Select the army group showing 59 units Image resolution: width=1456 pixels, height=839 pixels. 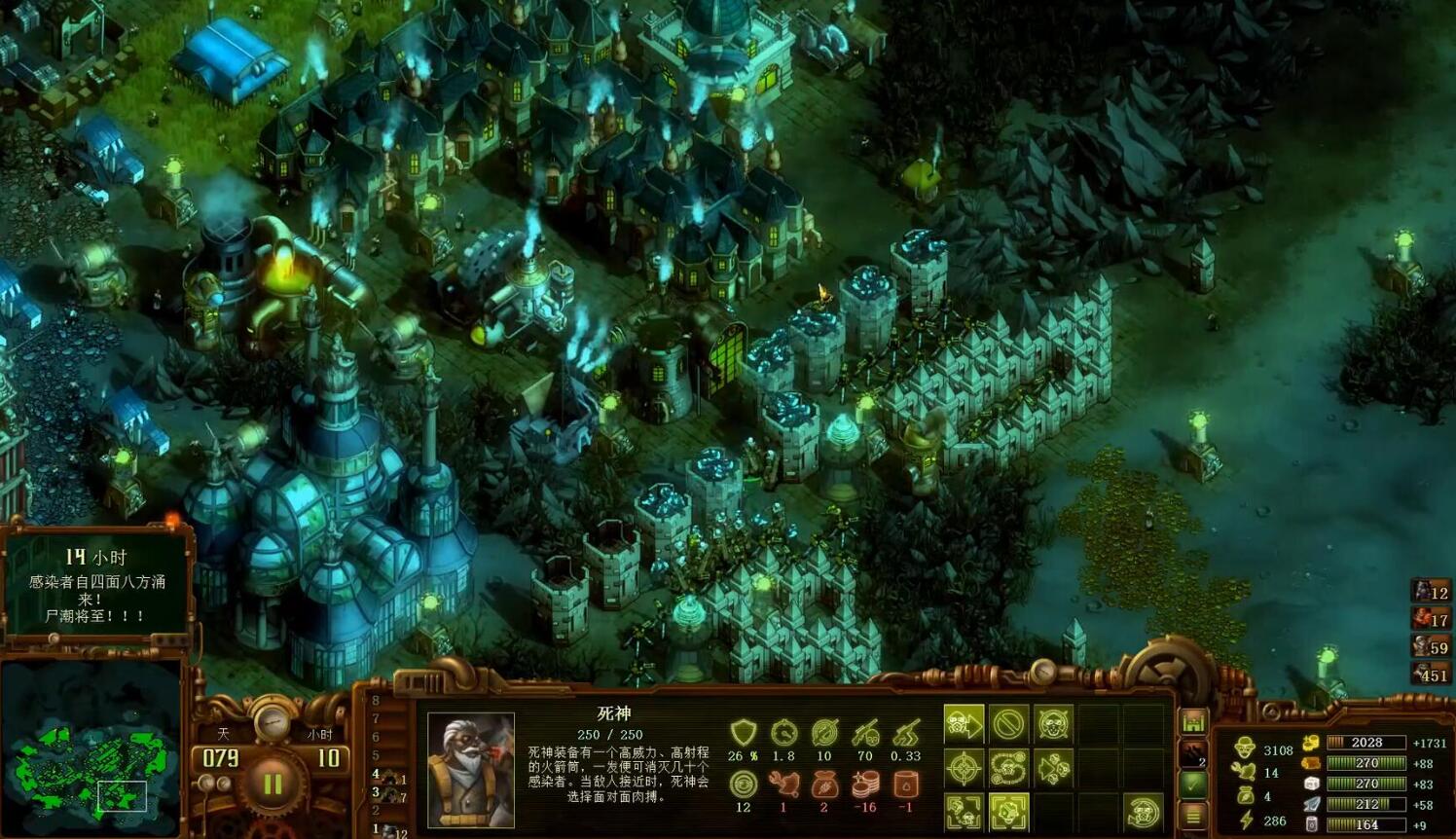(1431, 645)
